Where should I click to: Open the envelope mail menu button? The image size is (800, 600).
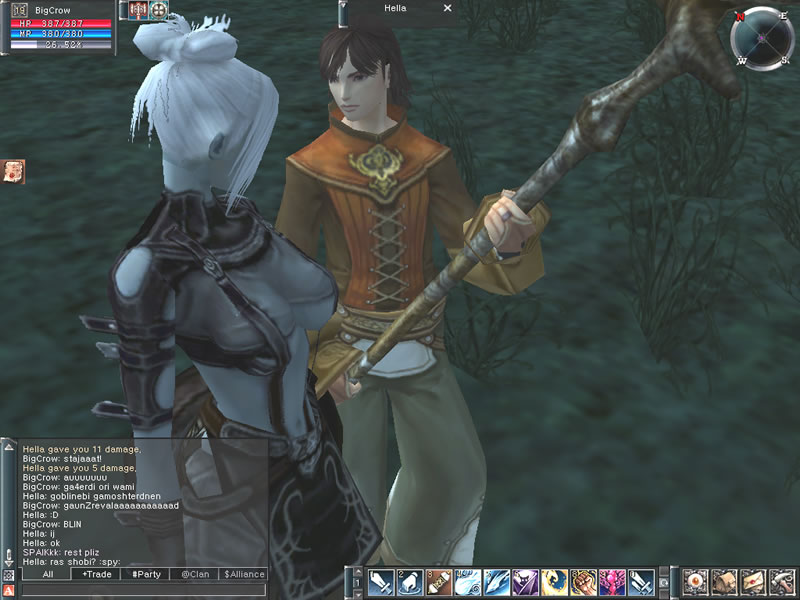752,582
